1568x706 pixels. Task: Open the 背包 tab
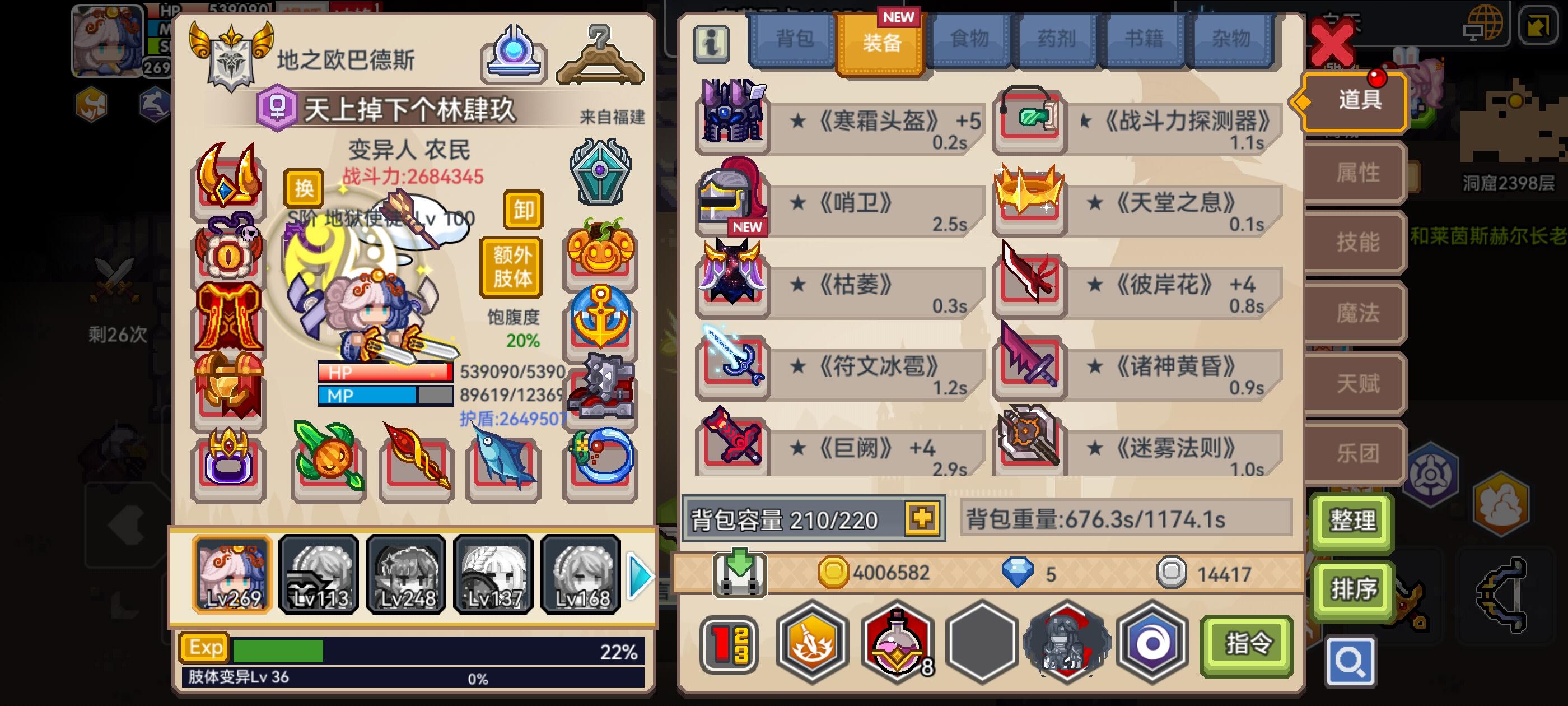(794, 38)
